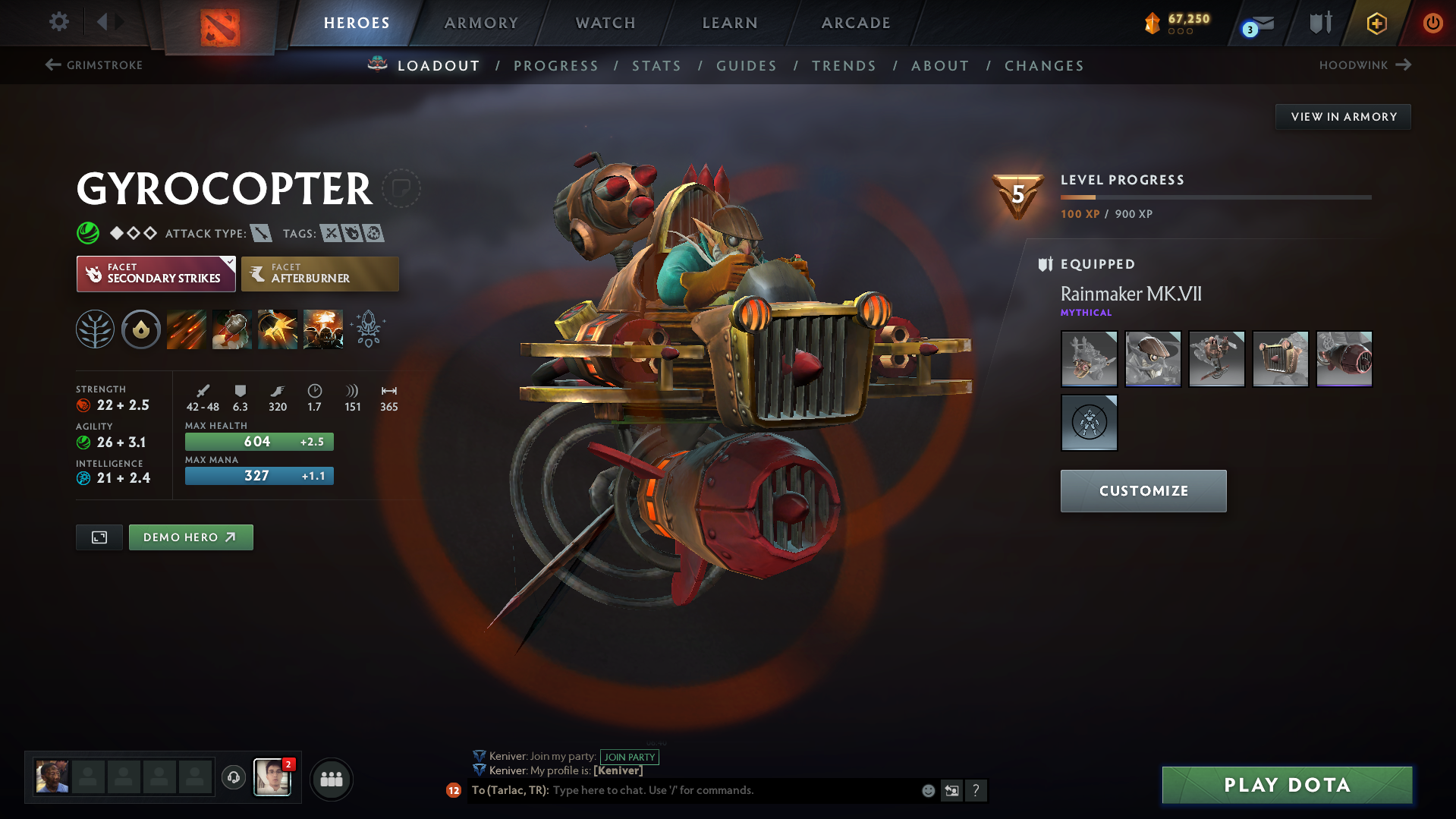View the Call Down ultimate ability icon
Screen dimensions: 1456x819
click(x=324, y=329)
